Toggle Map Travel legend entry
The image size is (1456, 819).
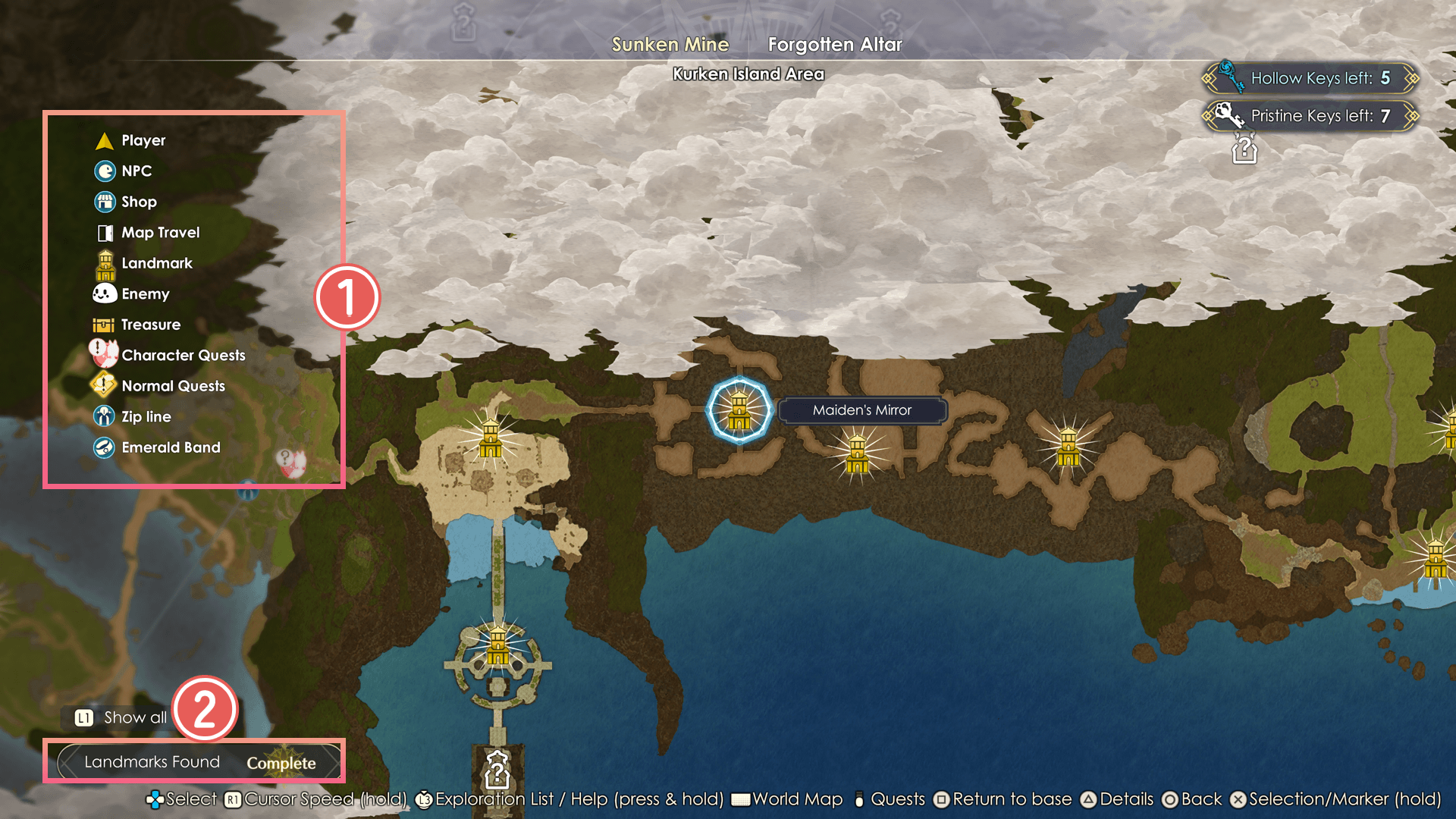click(x=160, y=233)
